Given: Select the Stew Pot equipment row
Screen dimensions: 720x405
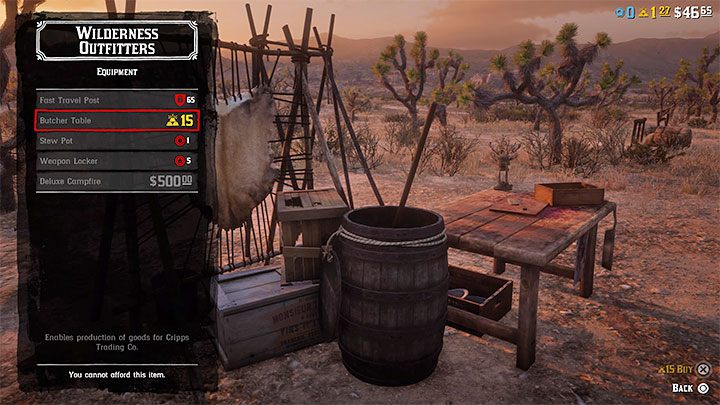Looking at the screenshot, I should pos(114,141).
